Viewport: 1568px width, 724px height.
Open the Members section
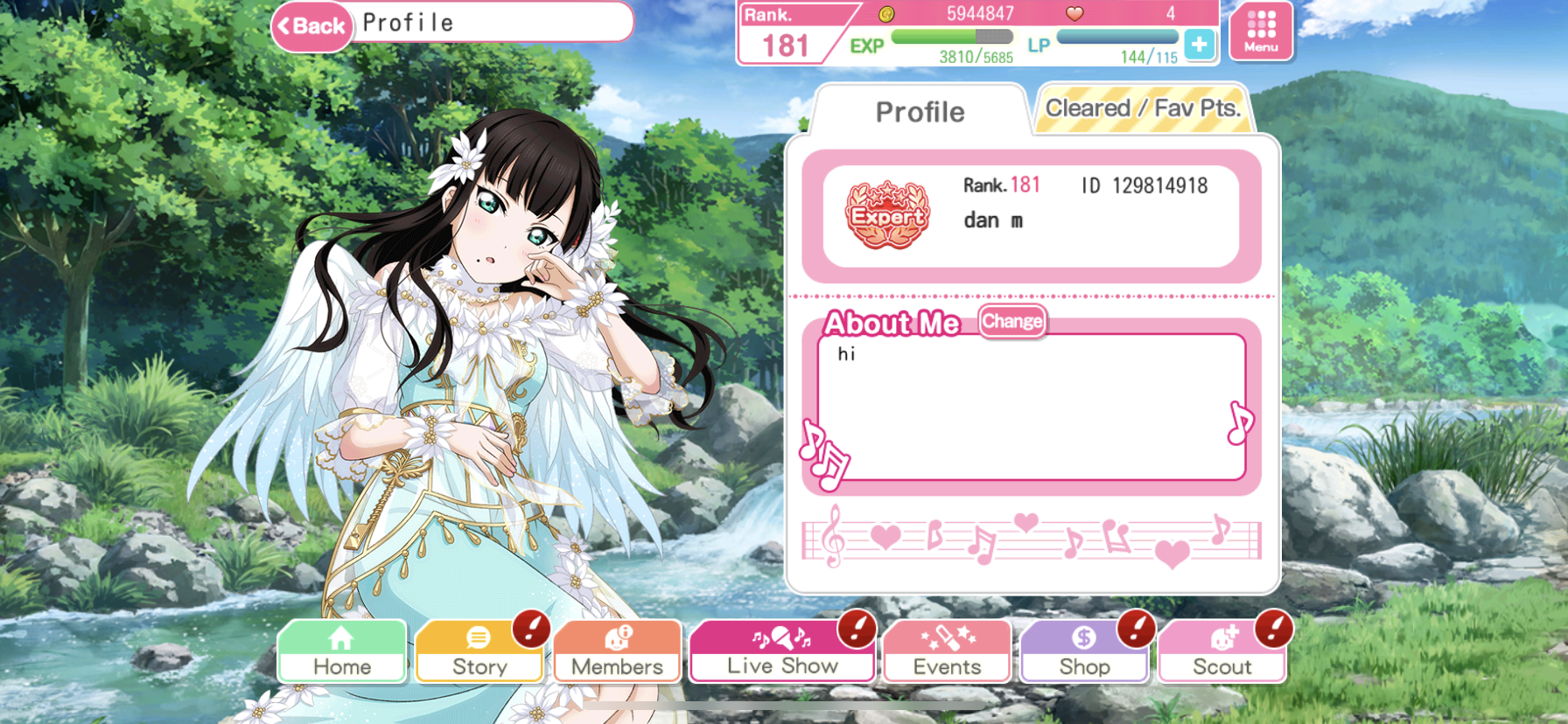click(x=617, y=651)
